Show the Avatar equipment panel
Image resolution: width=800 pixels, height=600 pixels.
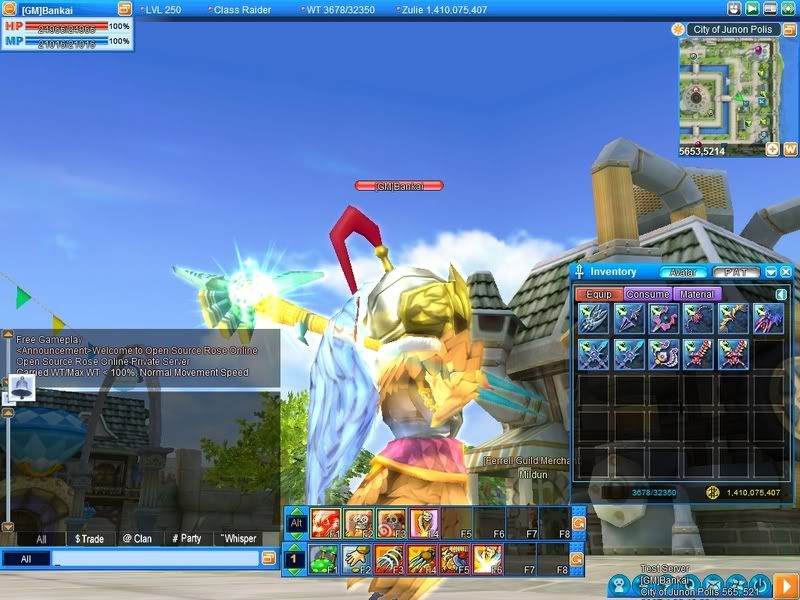coord(682,272)
